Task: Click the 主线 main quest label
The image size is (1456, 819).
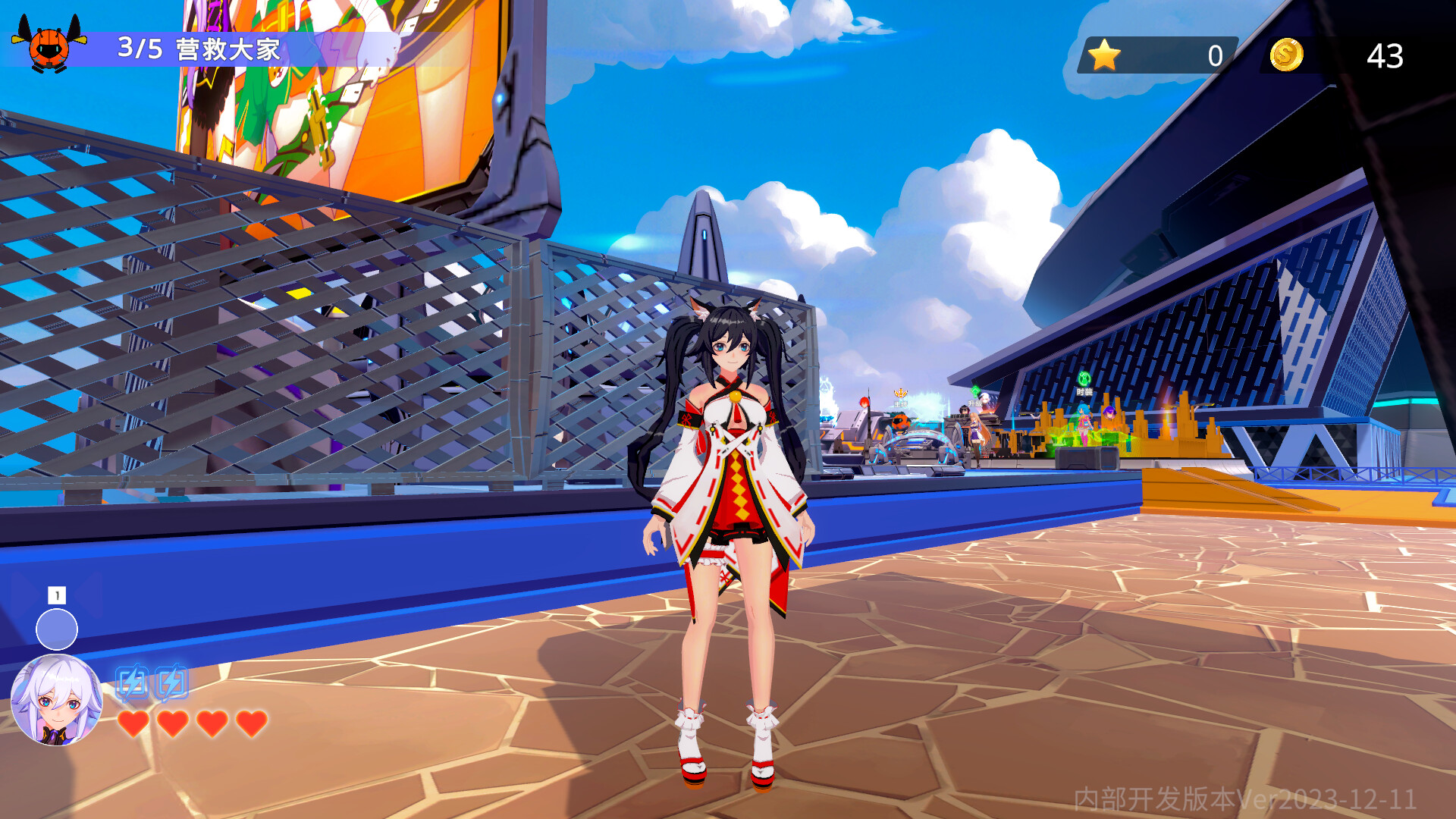Action: tap(902, 403)
